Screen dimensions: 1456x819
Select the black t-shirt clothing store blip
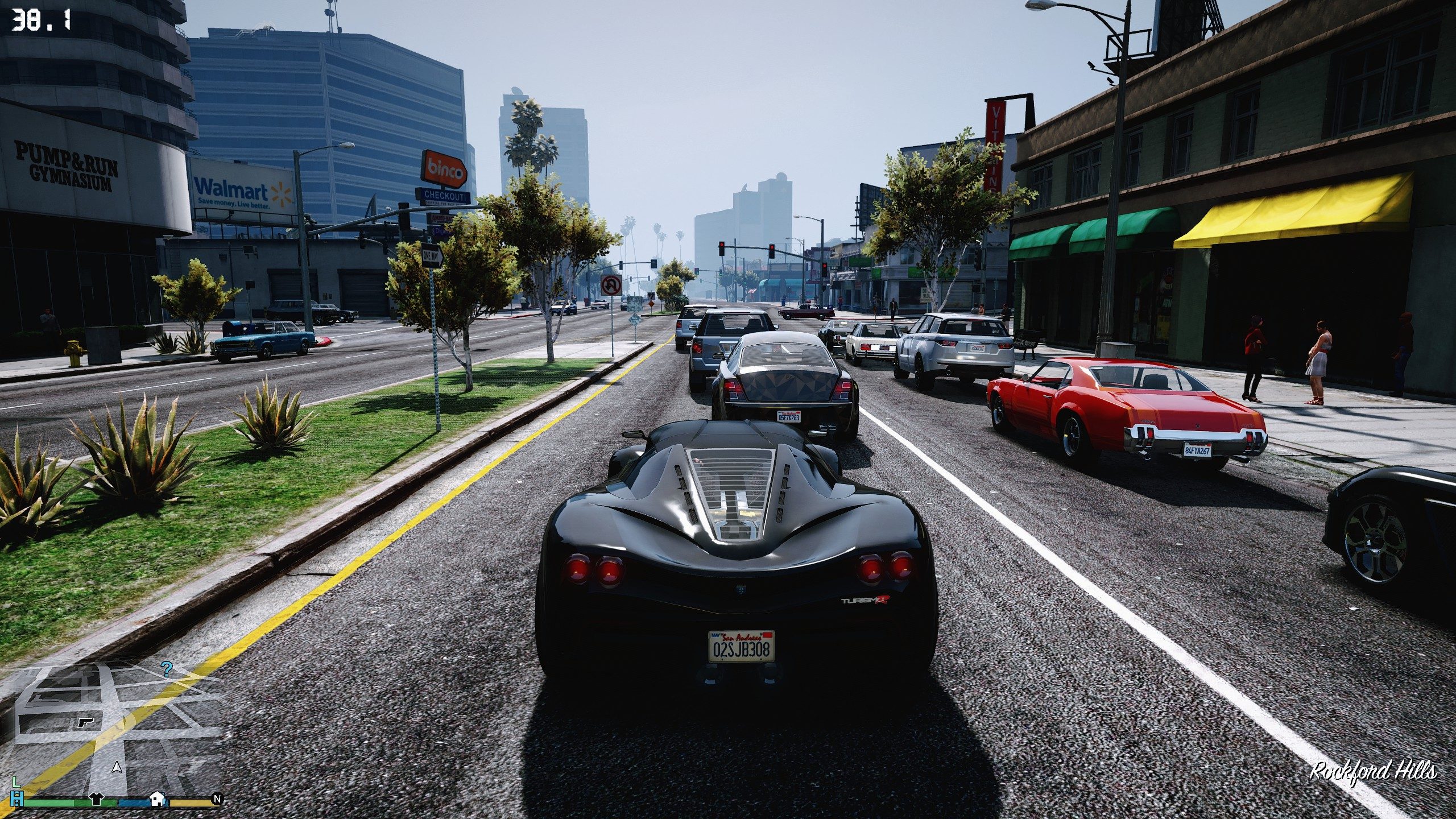click(95, 799)
